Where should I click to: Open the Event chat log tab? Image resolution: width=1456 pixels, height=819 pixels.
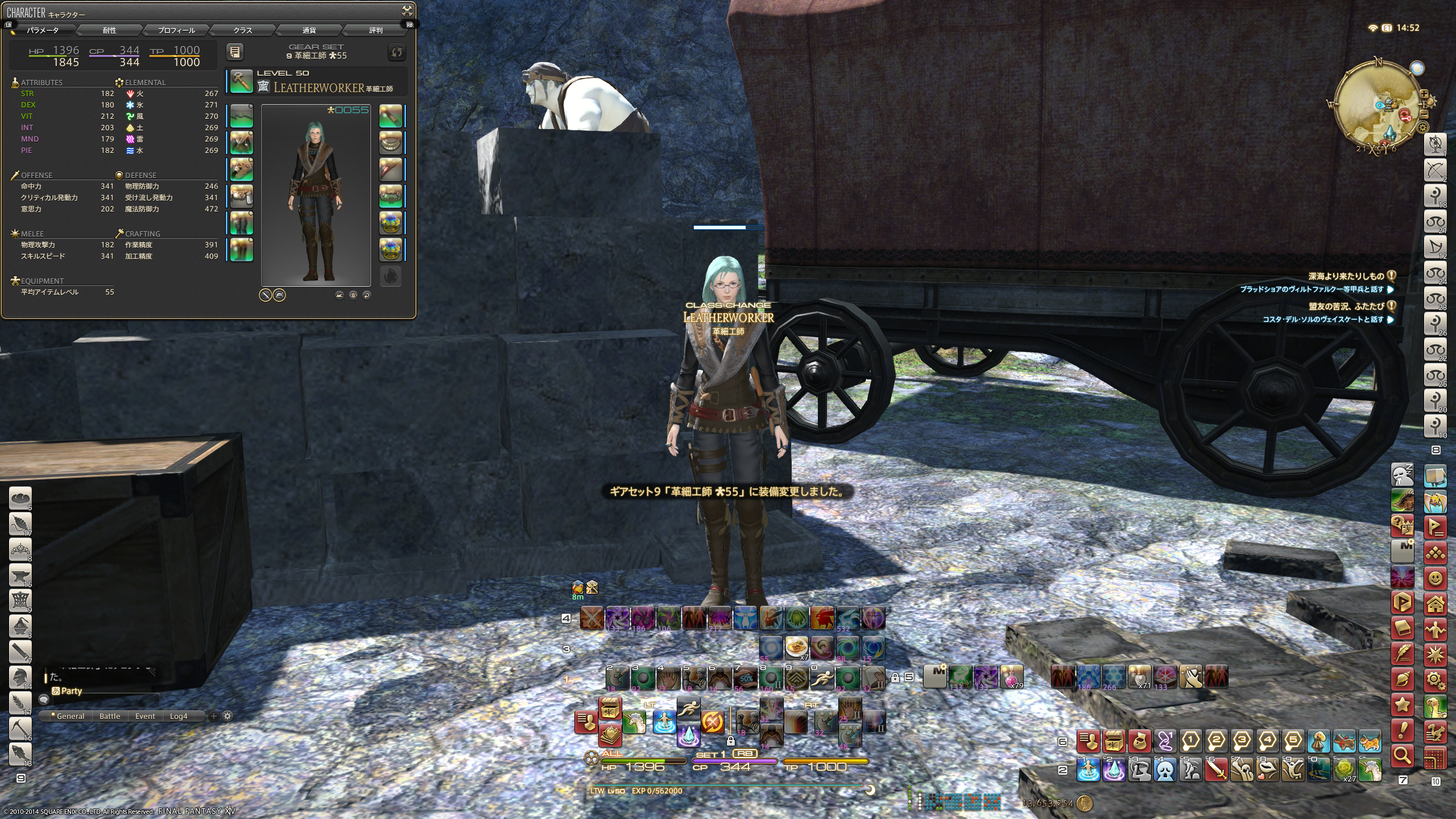pos(145,716)
